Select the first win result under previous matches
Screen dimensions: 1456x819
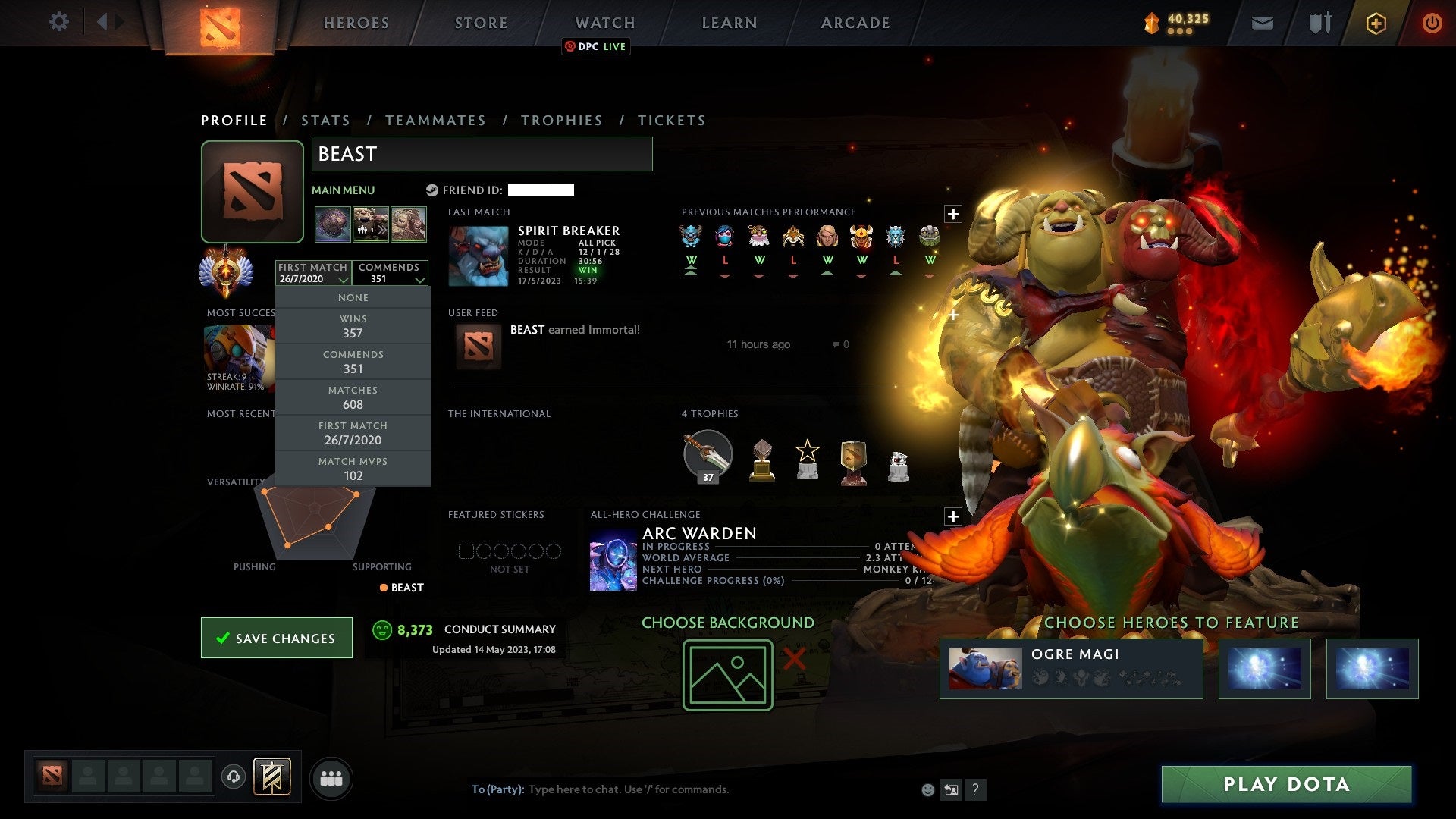coord(691,261)
